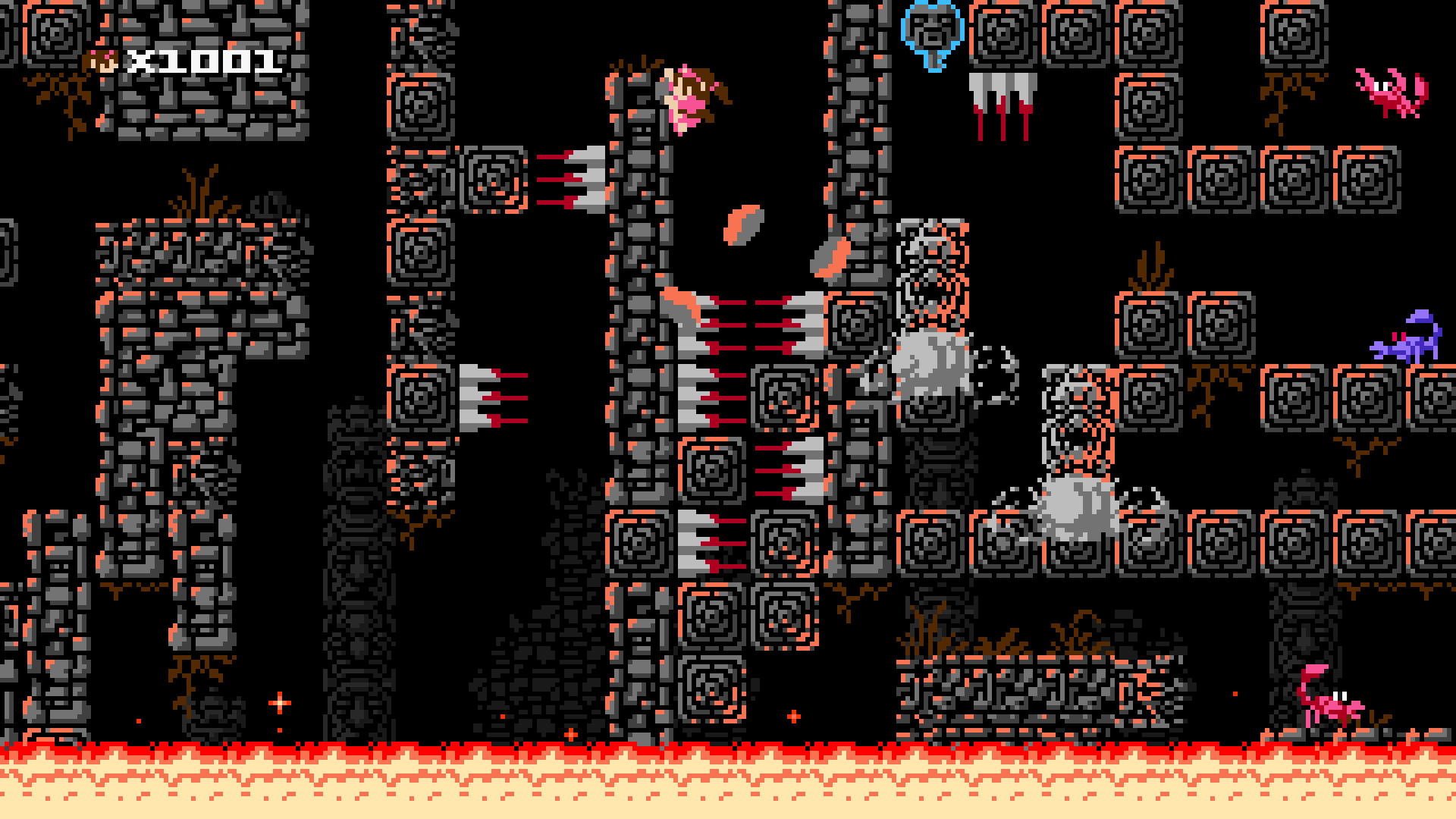Click the cracked pillar in the background
Screen dimensions: 1456x819
point(356,531)
